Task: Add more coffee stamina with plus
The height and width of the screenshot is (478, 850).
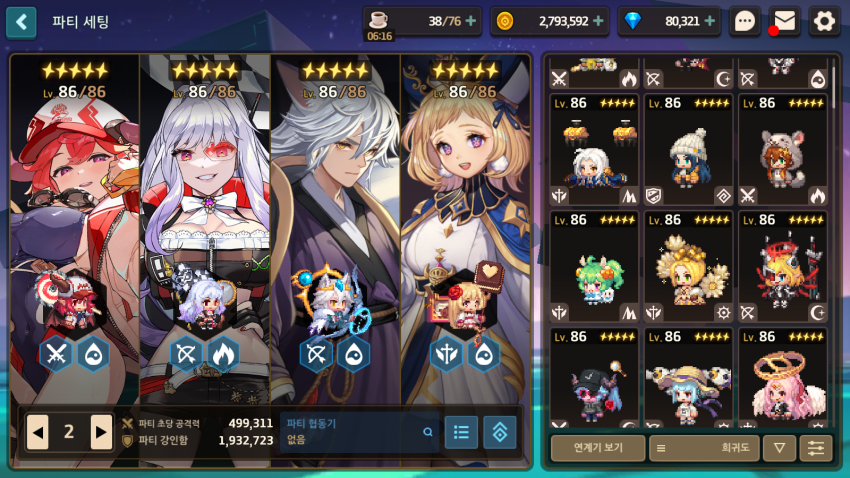Action: (471, 21)
